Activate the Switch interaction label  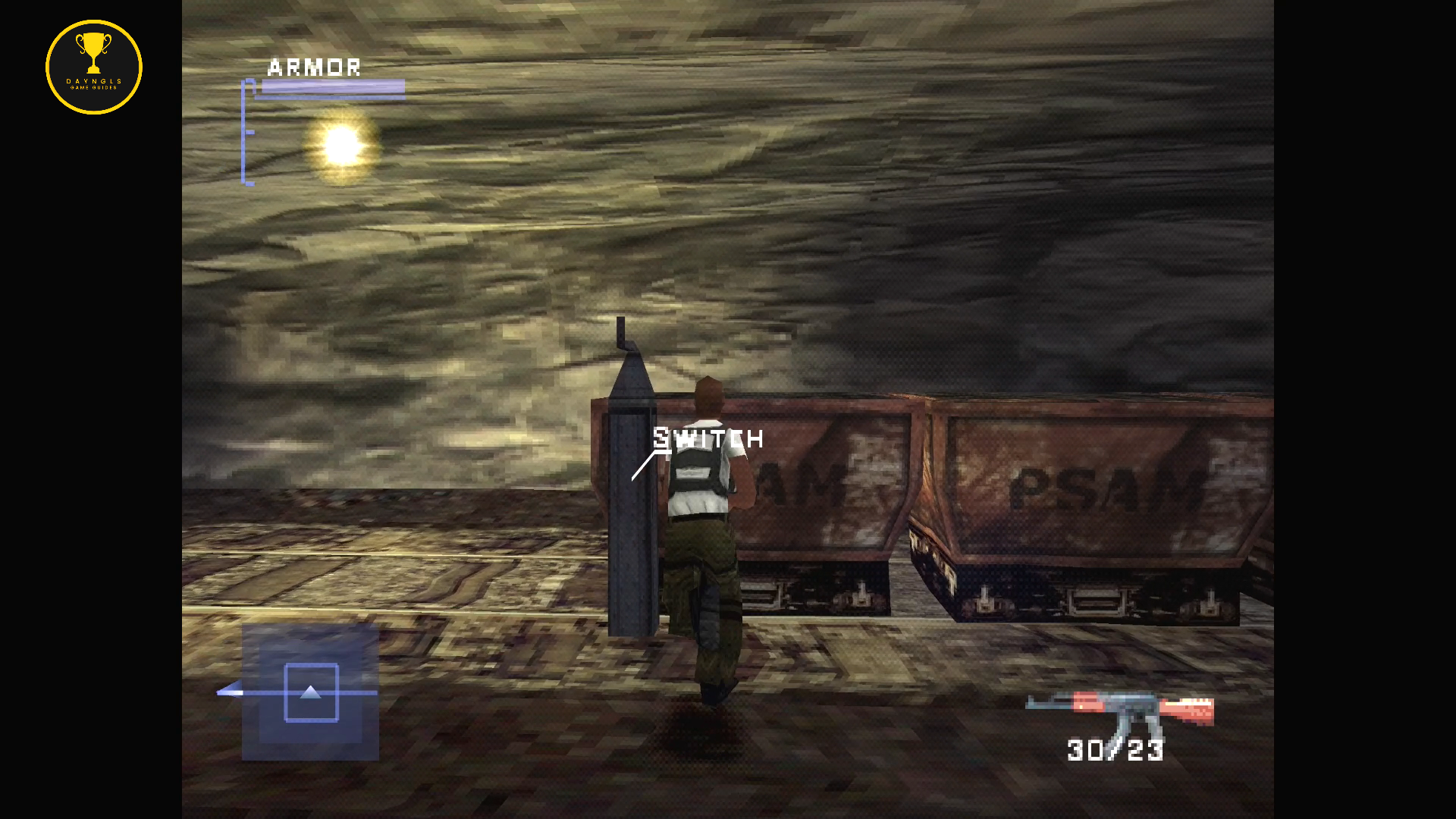708,438
